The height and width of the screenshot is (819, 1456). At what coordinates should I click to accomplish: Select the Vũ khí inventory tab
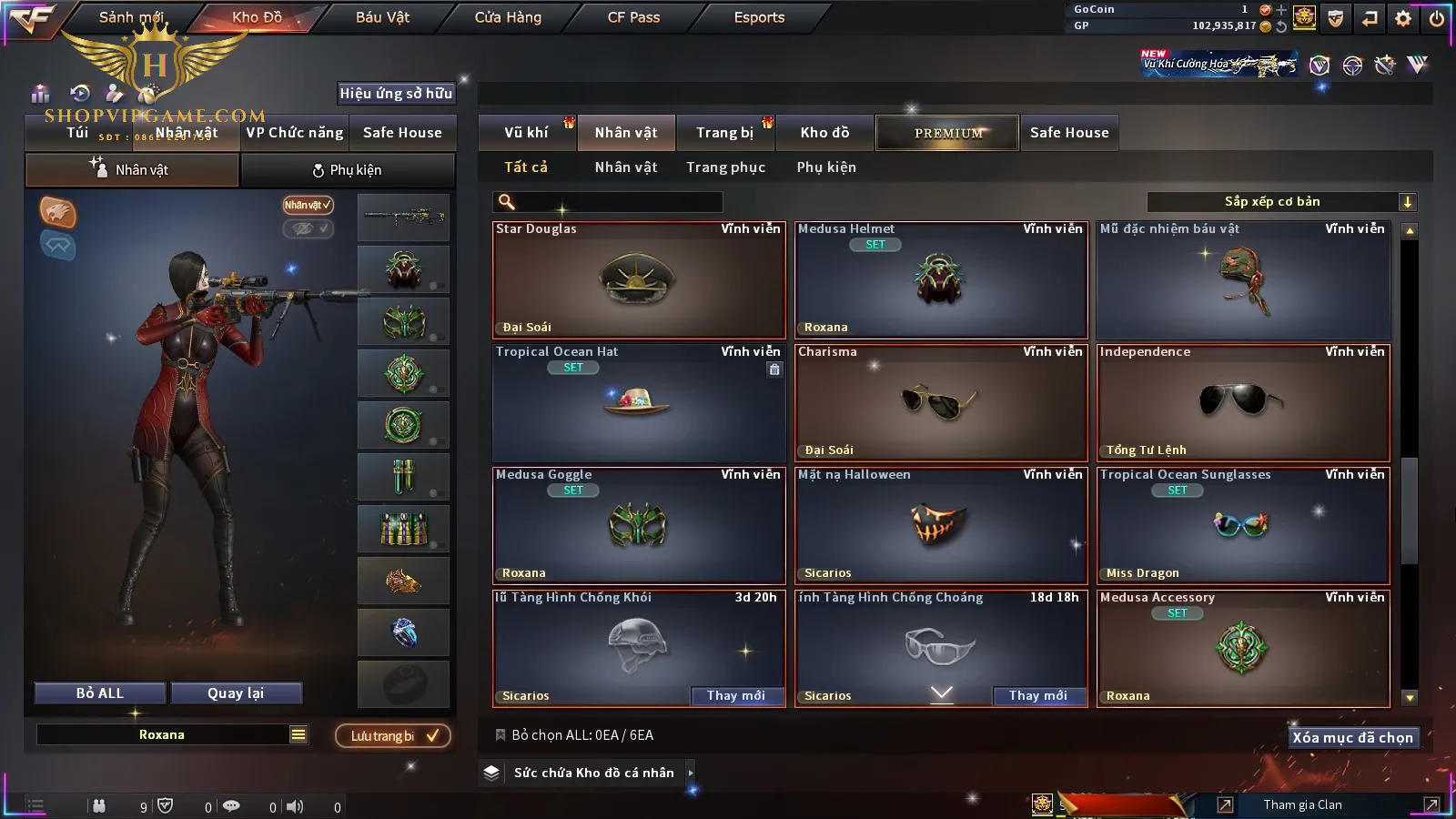526,133
